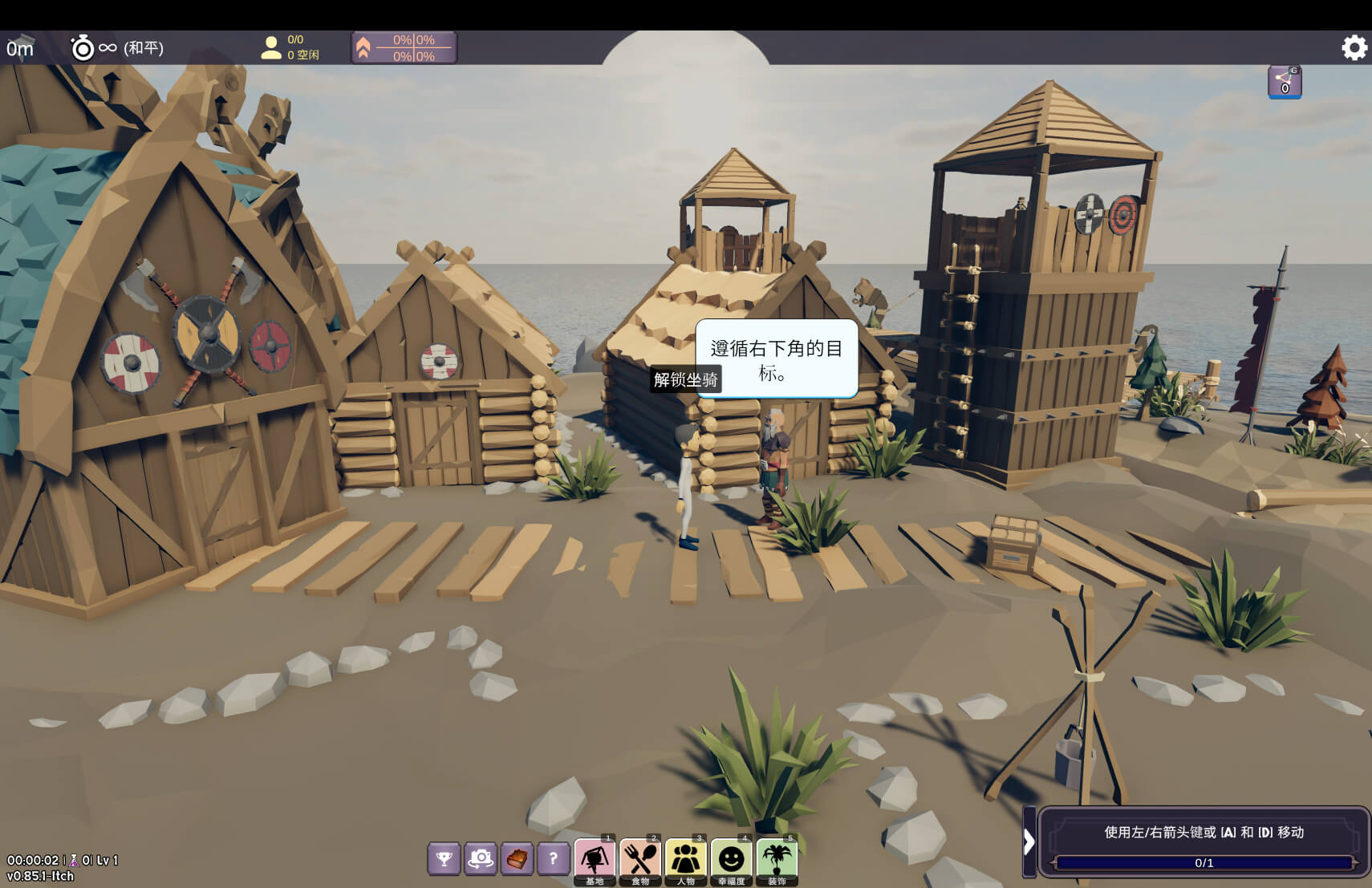Screen dimensions: 1372x888
Task: Click the tutorial speech bubble
Action: [776, 359]
